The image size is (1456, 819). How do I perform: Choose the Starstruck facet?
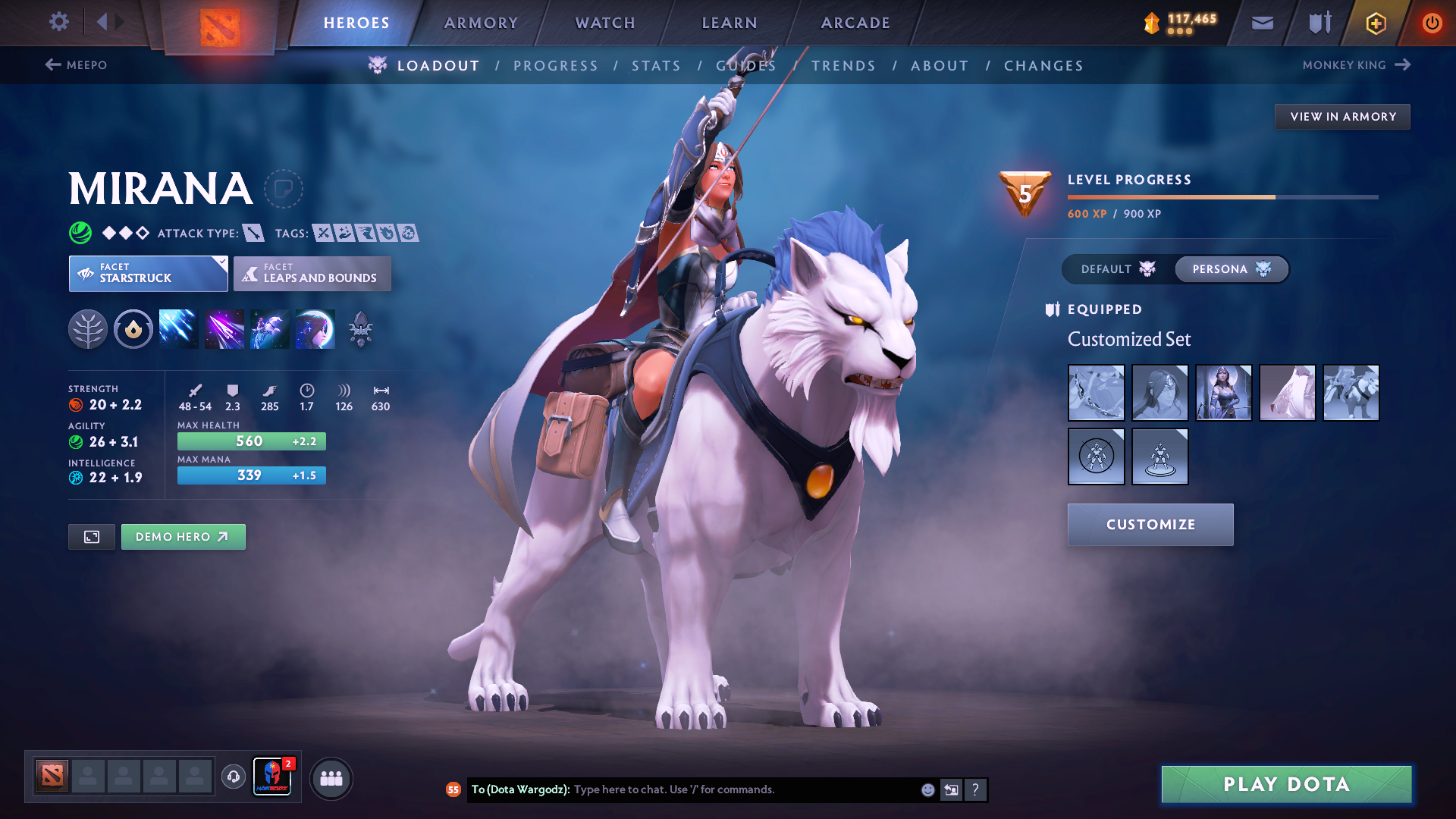click(148, 274)
